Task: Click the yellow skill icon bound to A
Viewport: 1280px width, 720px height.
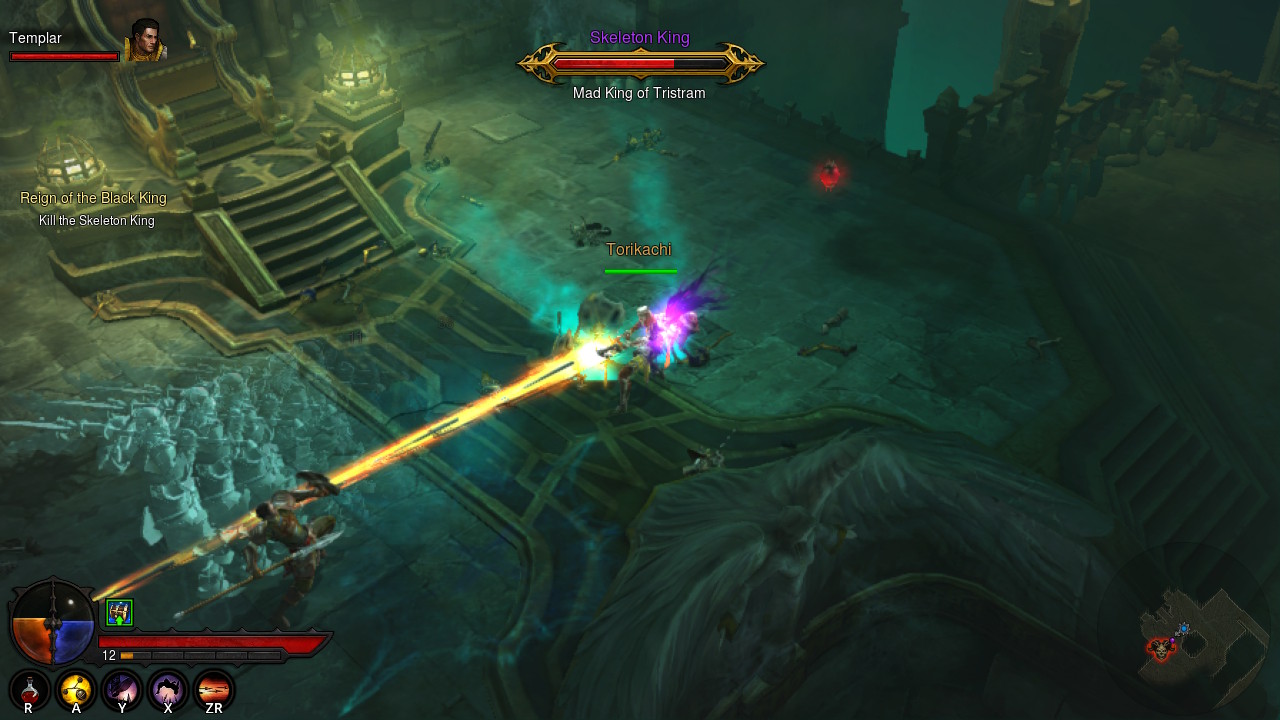Action: [74, 690]
